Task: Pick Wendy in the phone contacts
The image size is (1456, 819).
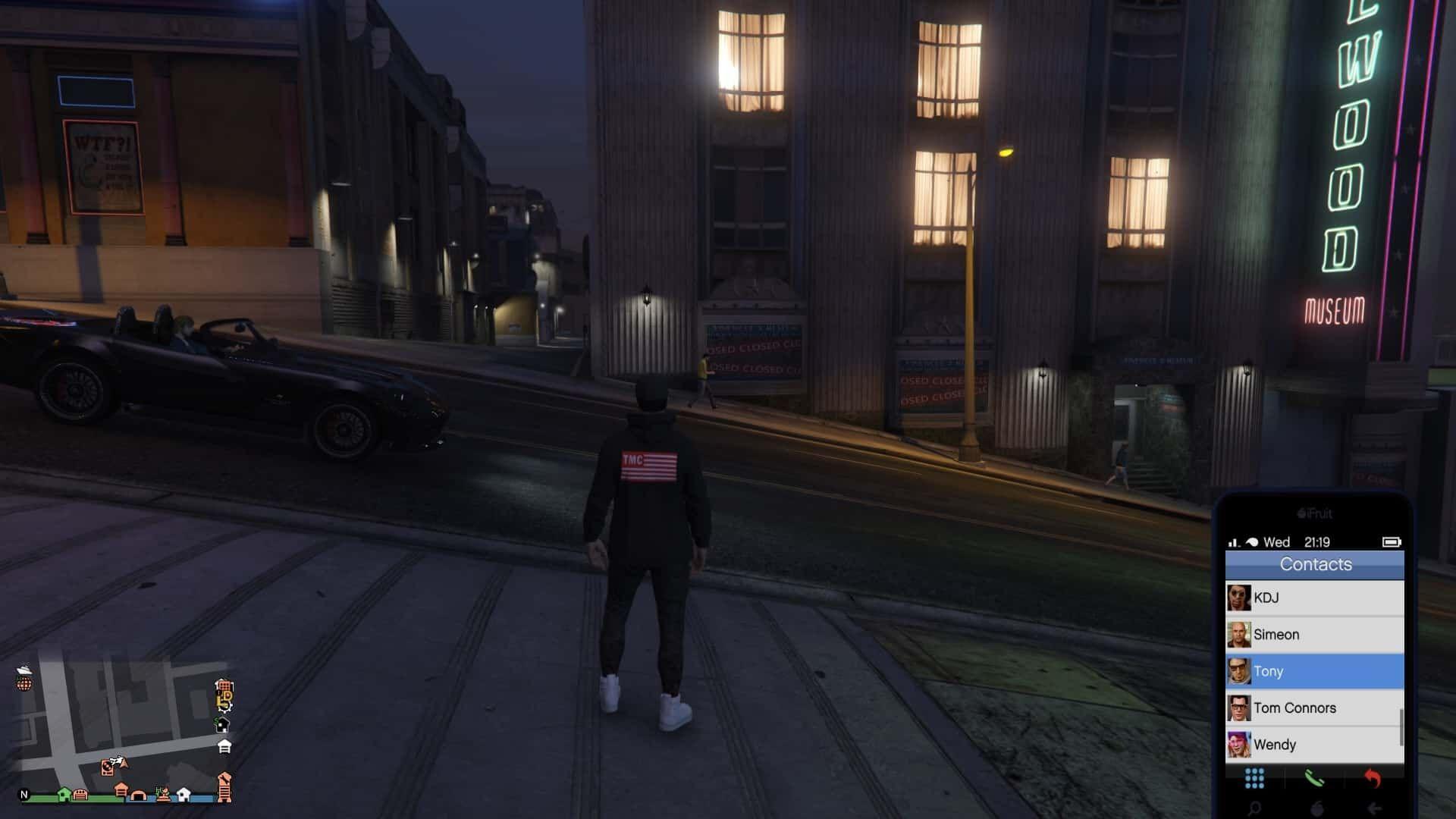Action: [x=1314, y=744]
